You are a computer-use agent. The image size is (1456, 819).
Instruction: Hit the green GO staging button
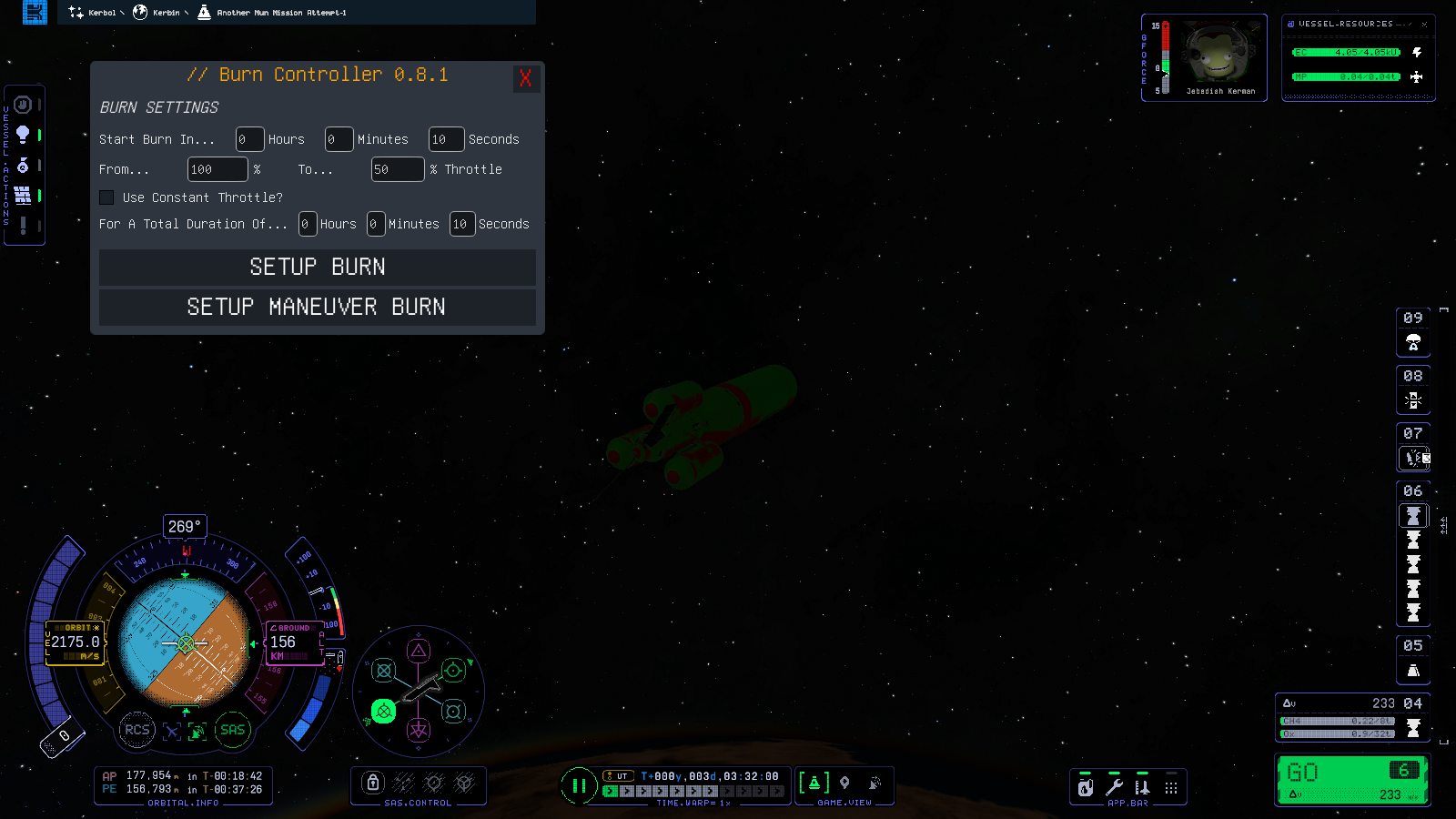tap(1351, 780)
